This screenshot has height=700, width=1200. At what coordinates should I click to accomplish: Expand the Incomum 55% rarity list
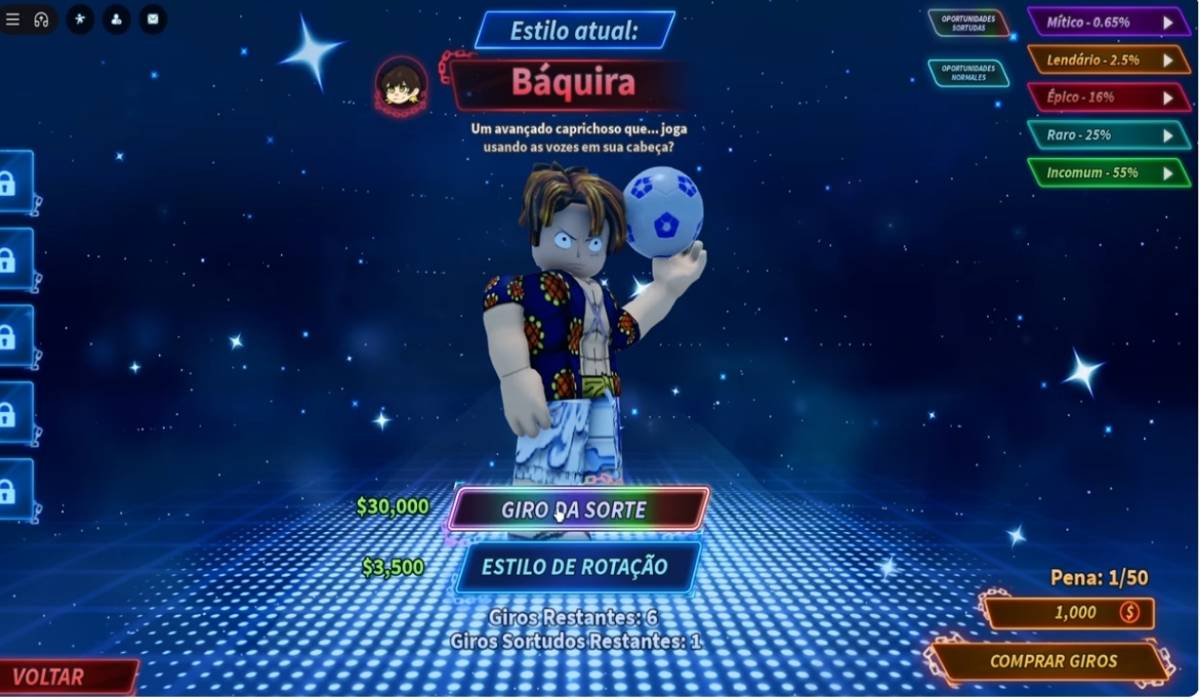pos(1108,172)
